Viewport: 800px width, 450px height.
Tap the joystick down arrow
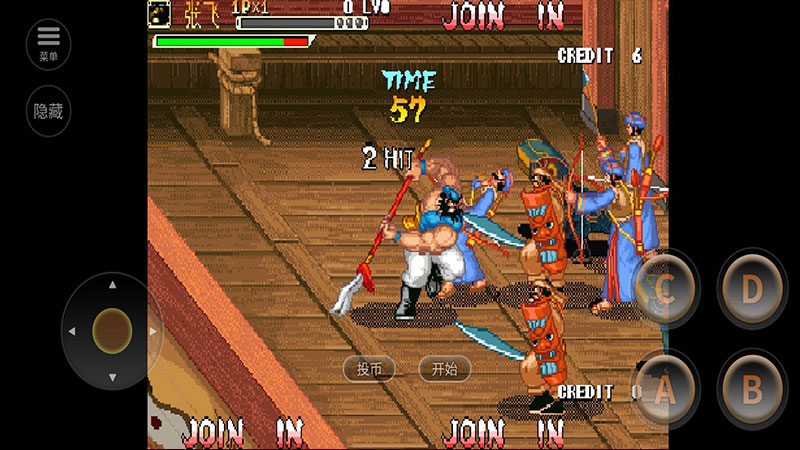[x=112, y=377]
